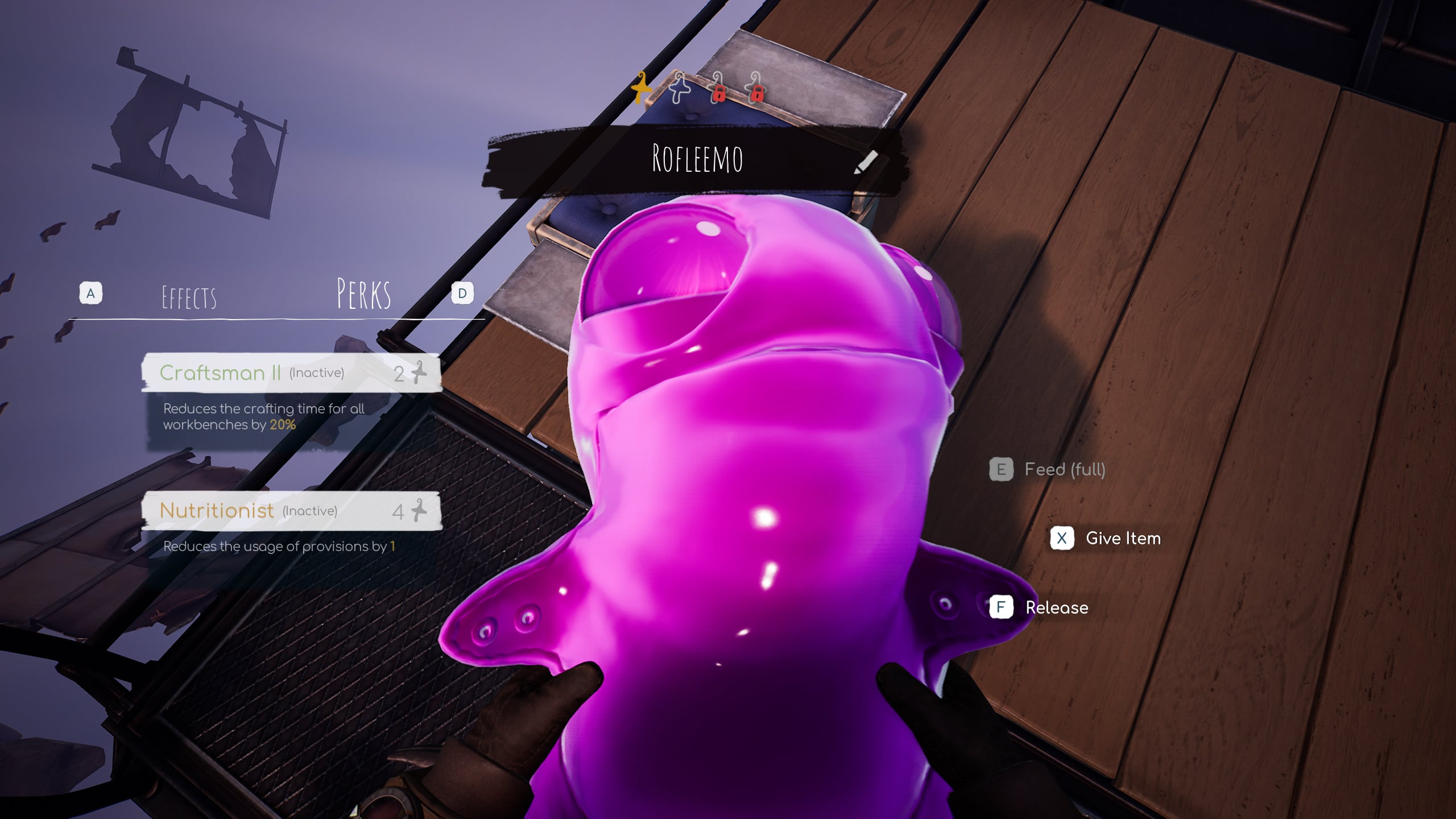Release the creature with the Release option
Image resolution: width=1456 pixels, height=819 pixels.
click(1056, 607)
